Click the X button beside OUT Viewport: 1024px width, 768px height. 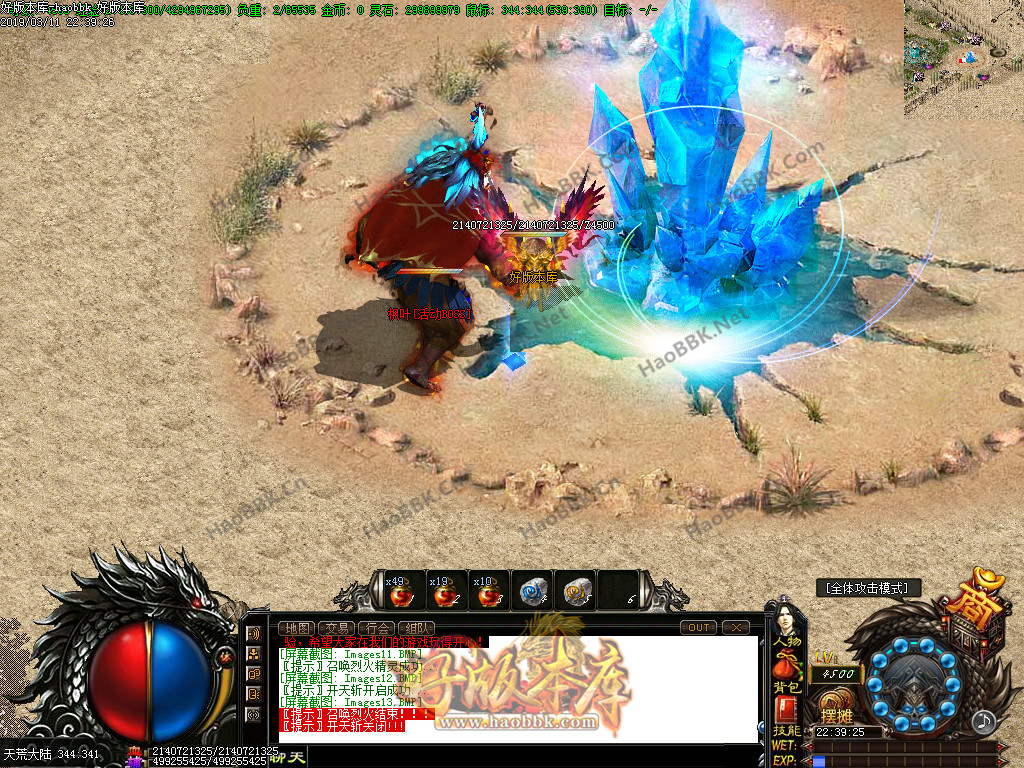(x=735, y=627)
